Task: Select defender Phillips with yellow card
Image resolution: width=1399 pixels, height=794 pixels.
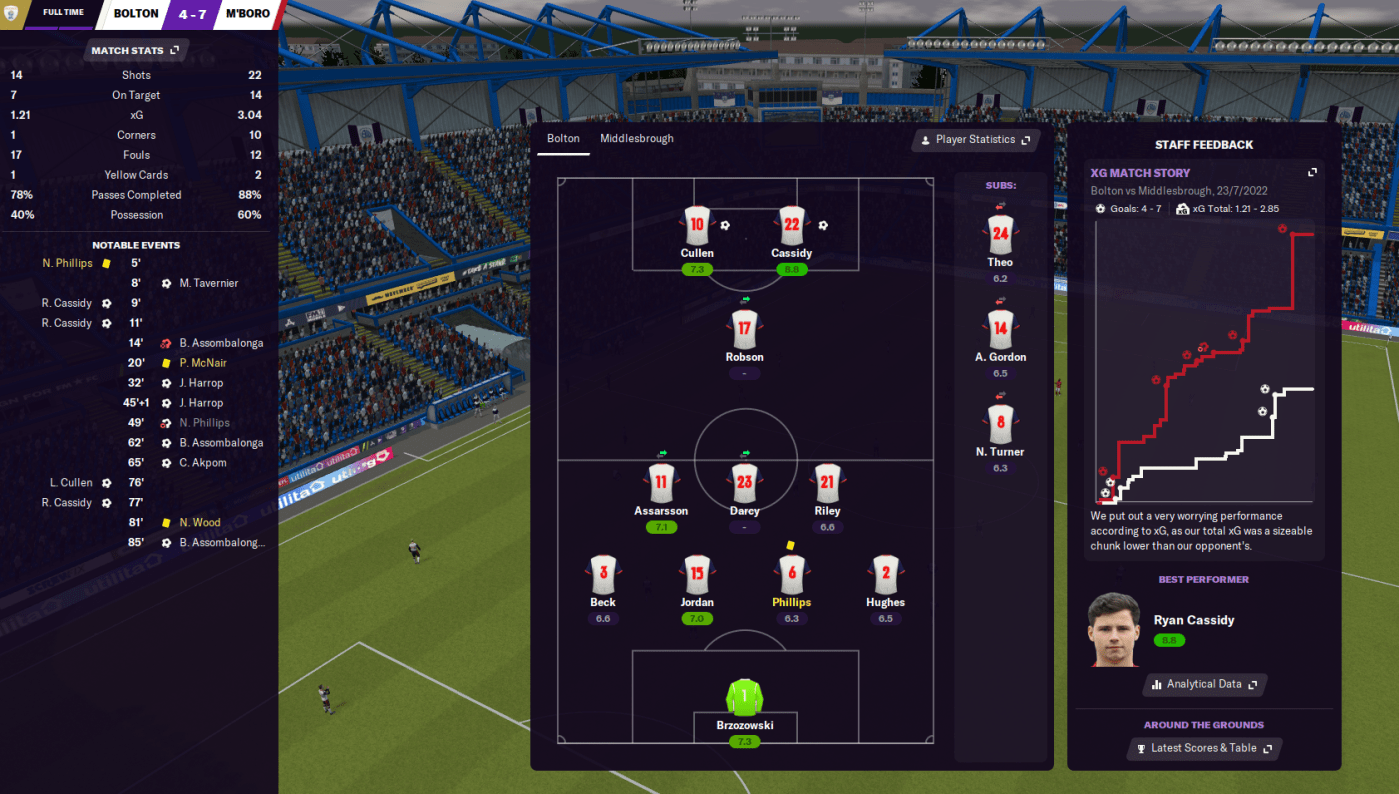Action: (x=791, y=575)
